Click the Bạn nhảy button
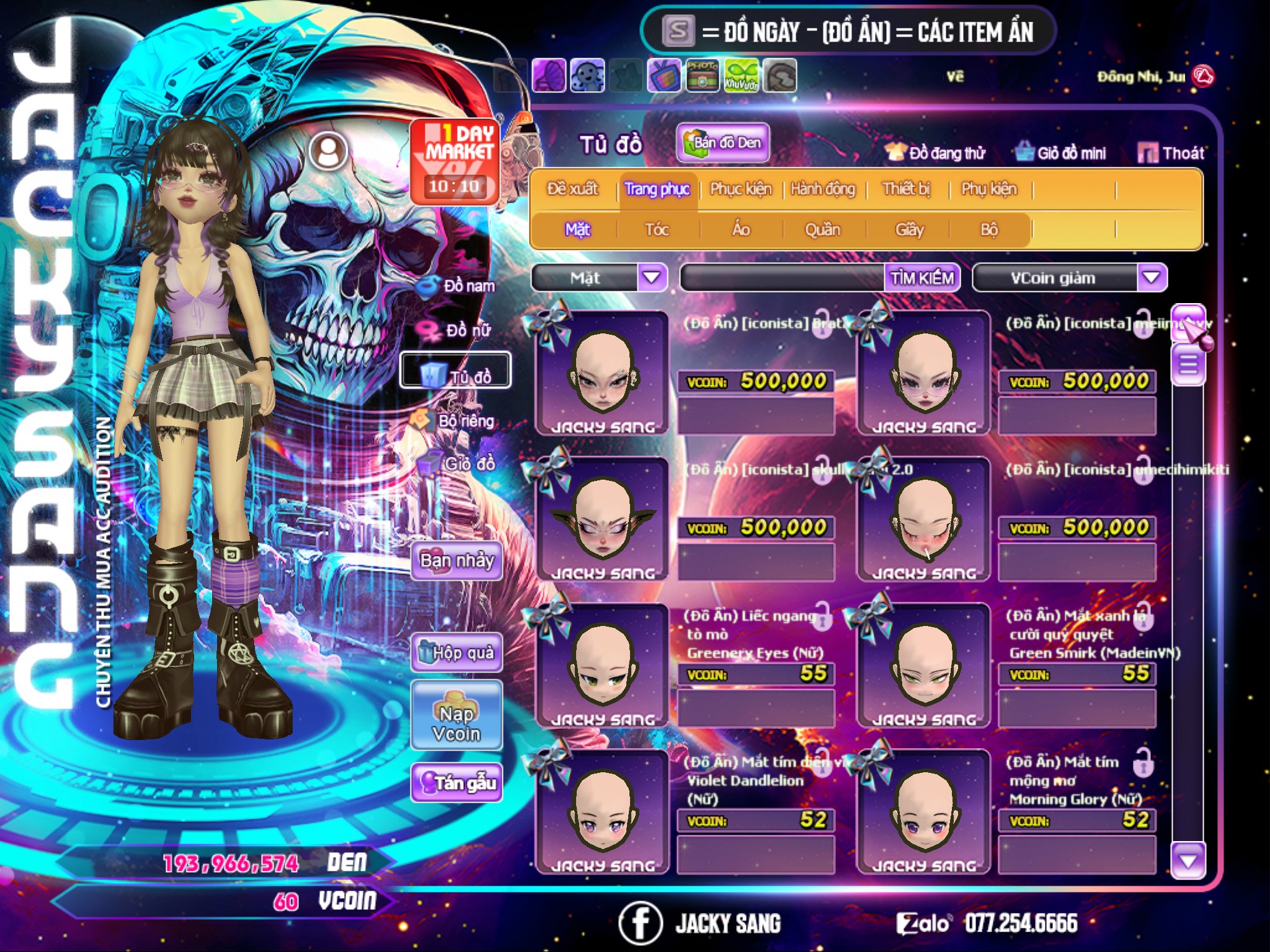This screenshot has height=952, width=1270. [457, 561]
